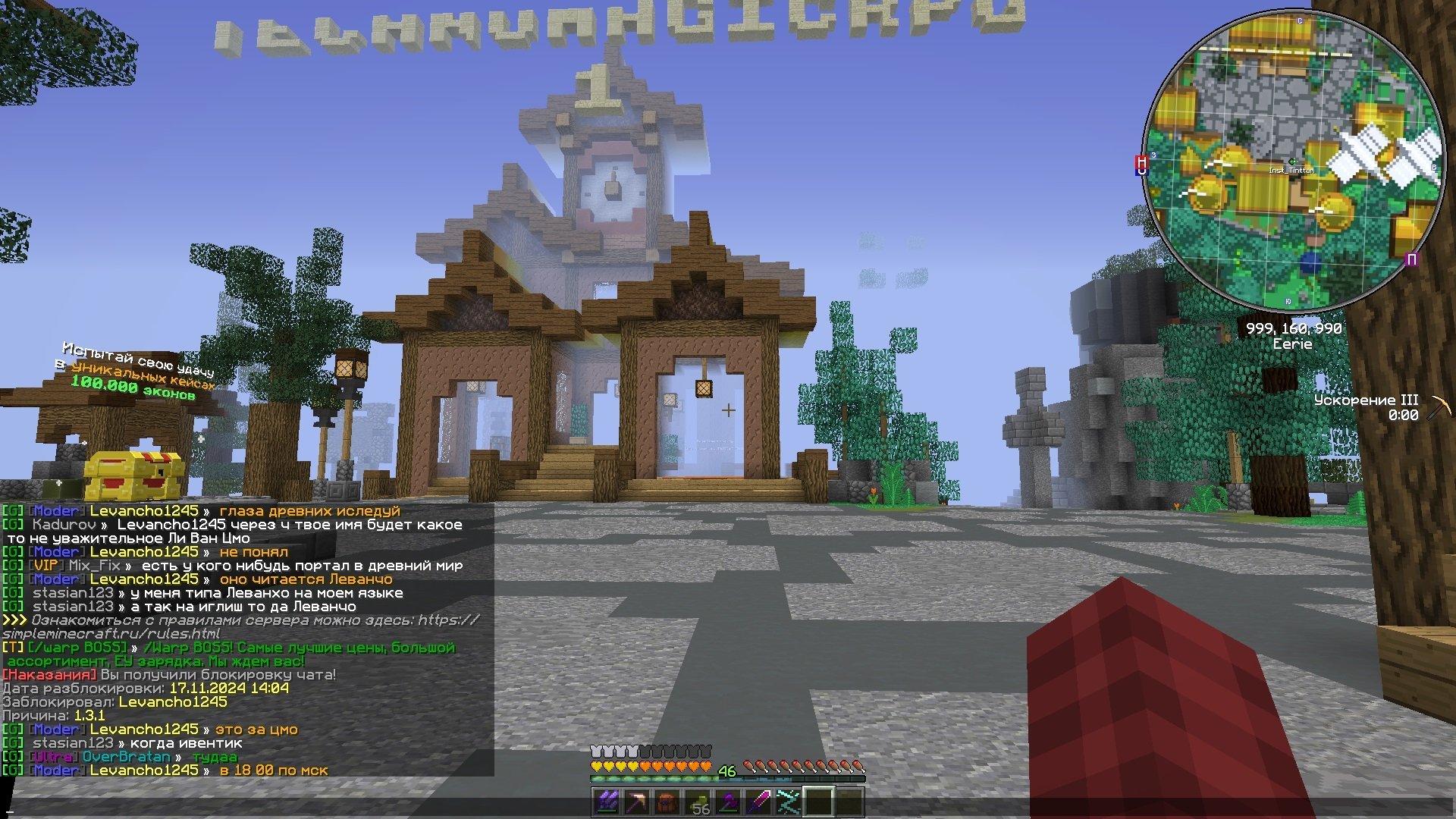Pick the item stack of 56
This screenshot has height=819, width=1456.
[698, 802]
